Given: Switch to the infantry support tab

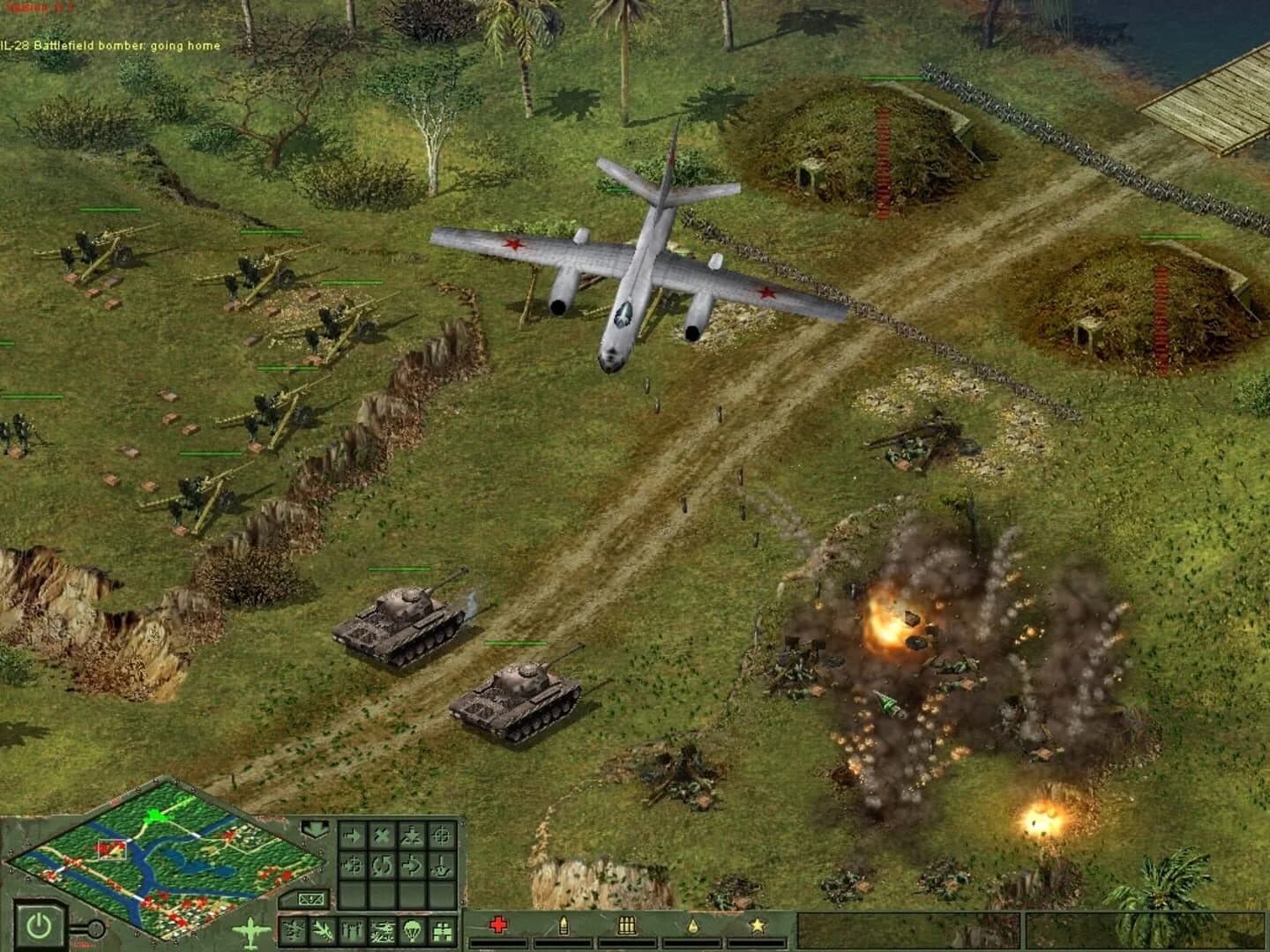Looking at the screenshot, I should click(x=354, y=931).
